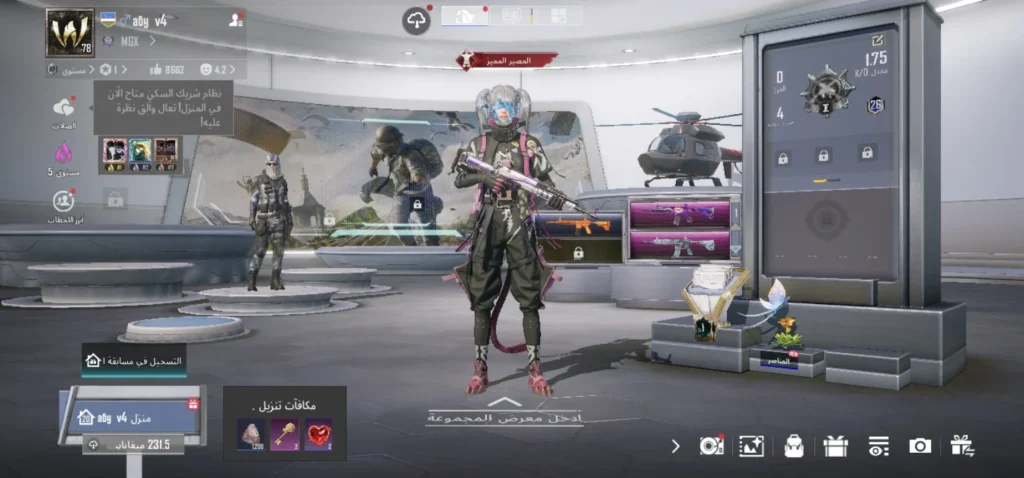Click the edit icon on stats panel
The width and height of the screenshot is (1024, 478).
[x=877, y=40]
